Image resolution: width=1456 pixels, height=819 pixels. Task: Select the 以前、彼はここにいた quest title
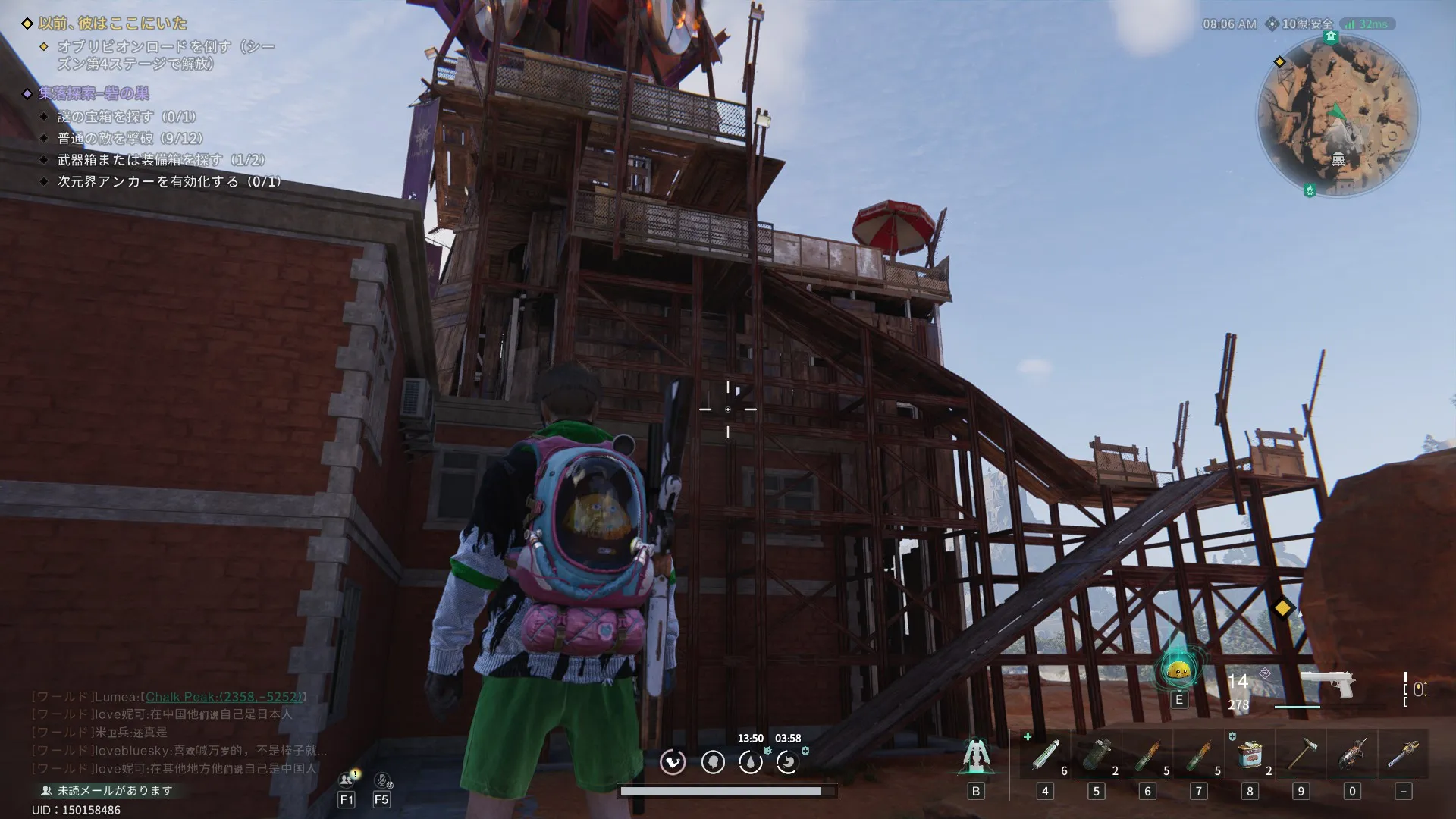click(x=112, y=24)
